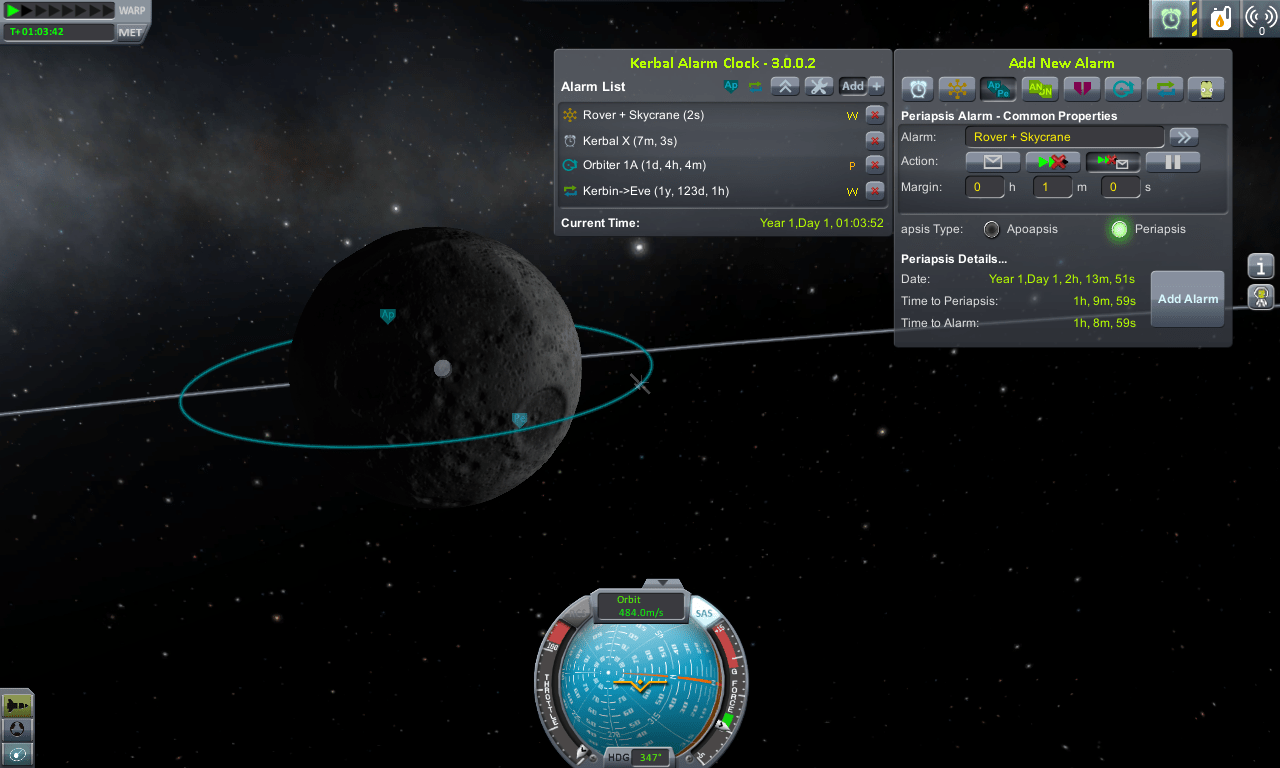The image size is (1280, 768).
Task: Select the Periapsis radio button
Action: [1119, 229]
